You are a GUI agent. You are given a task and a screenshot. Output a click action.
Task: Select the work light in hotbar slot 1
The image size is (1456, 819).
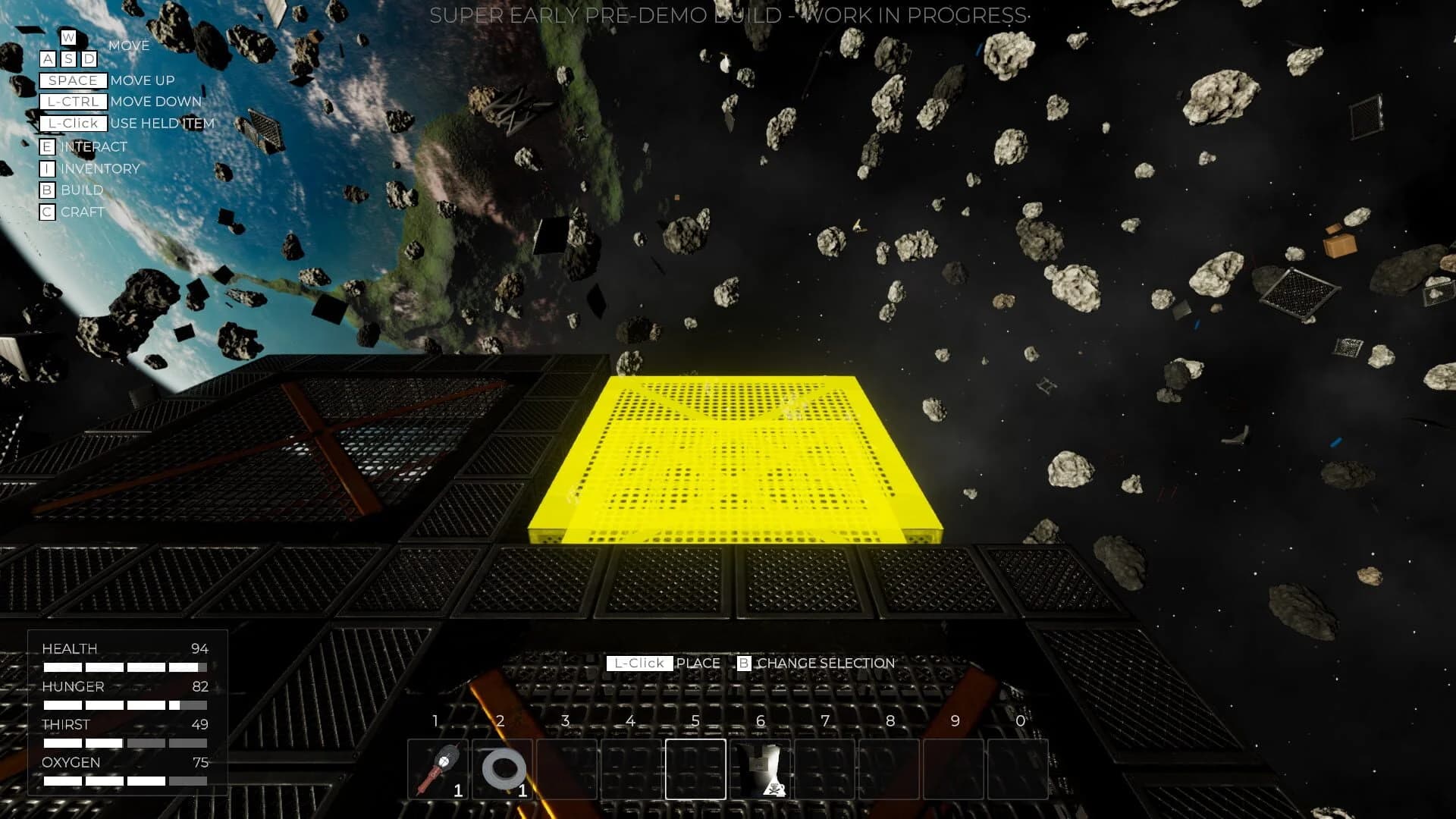tap(438, 770)
